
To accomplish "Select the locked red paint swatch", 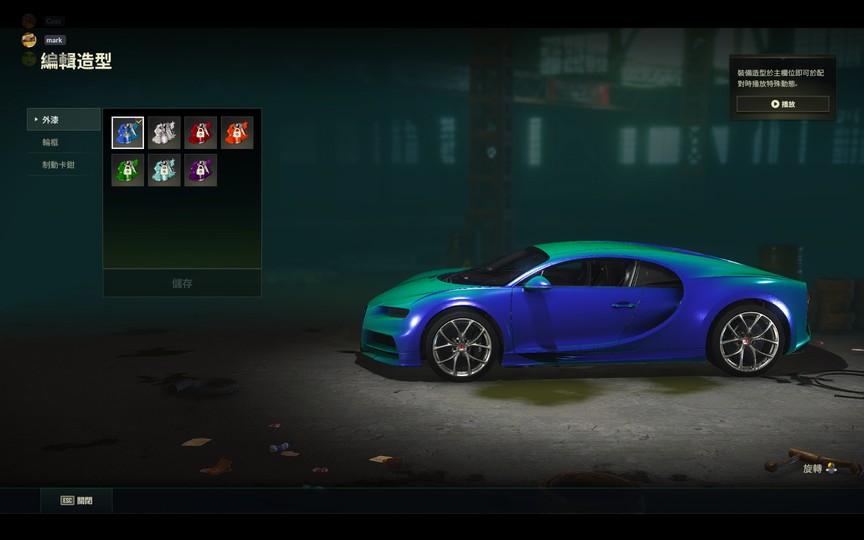I will 200,133.
